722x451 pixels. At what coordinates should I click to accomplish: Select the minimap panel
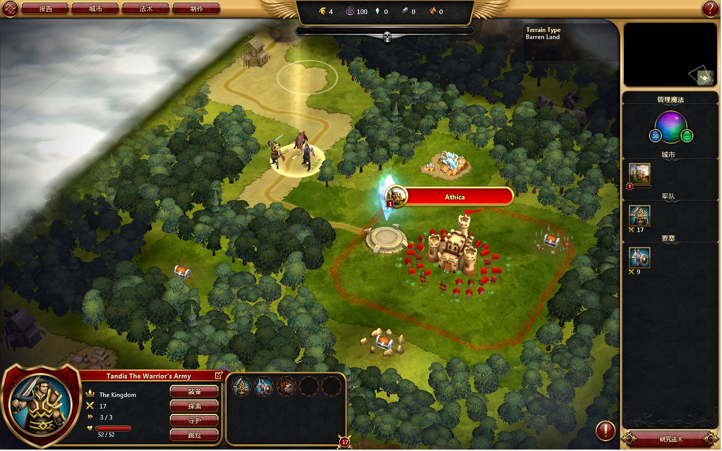pyautogui.click(x=669, y=55)
